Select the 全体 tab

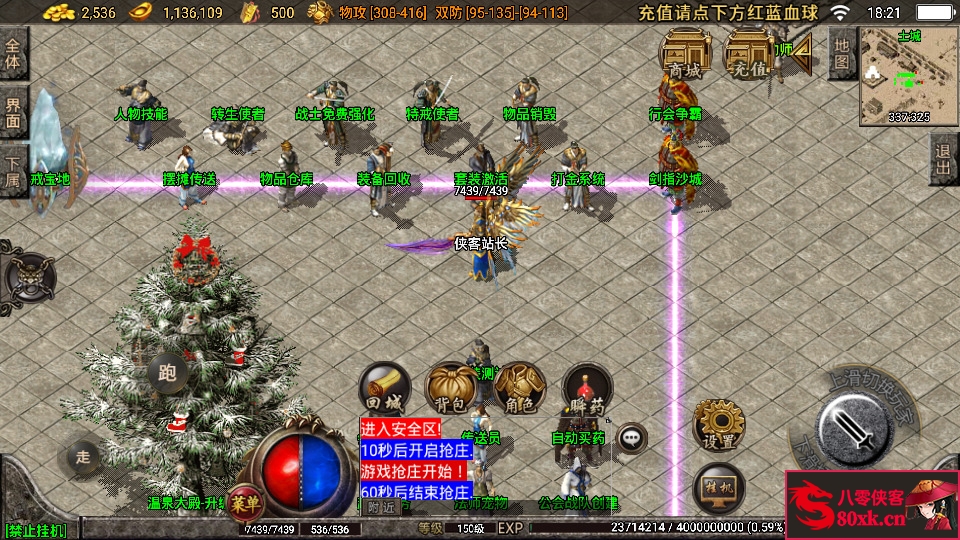tap(14, 53)
